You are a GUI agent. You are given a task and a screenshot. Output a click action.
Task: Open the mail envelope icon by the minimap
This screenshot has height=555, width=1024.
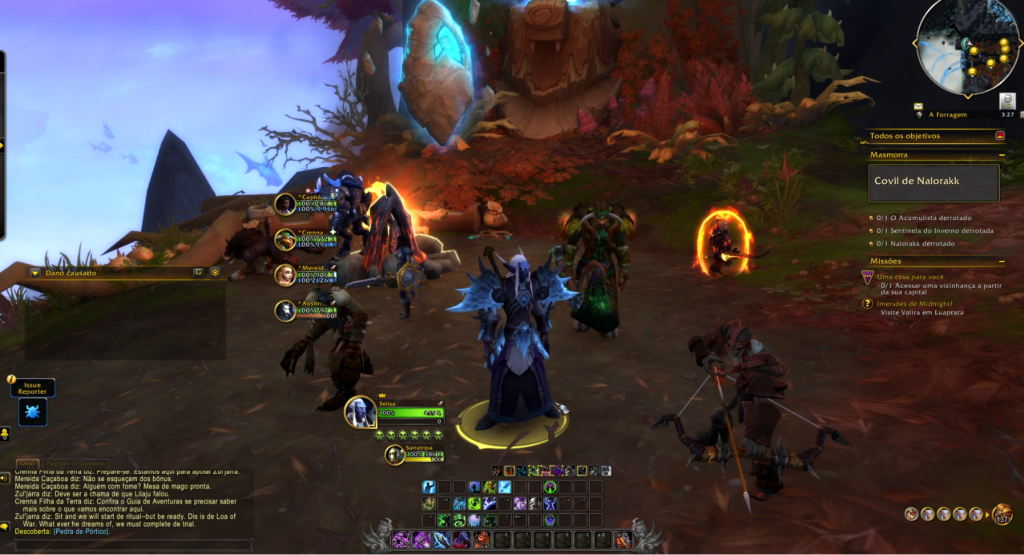(x=919, y=105)
